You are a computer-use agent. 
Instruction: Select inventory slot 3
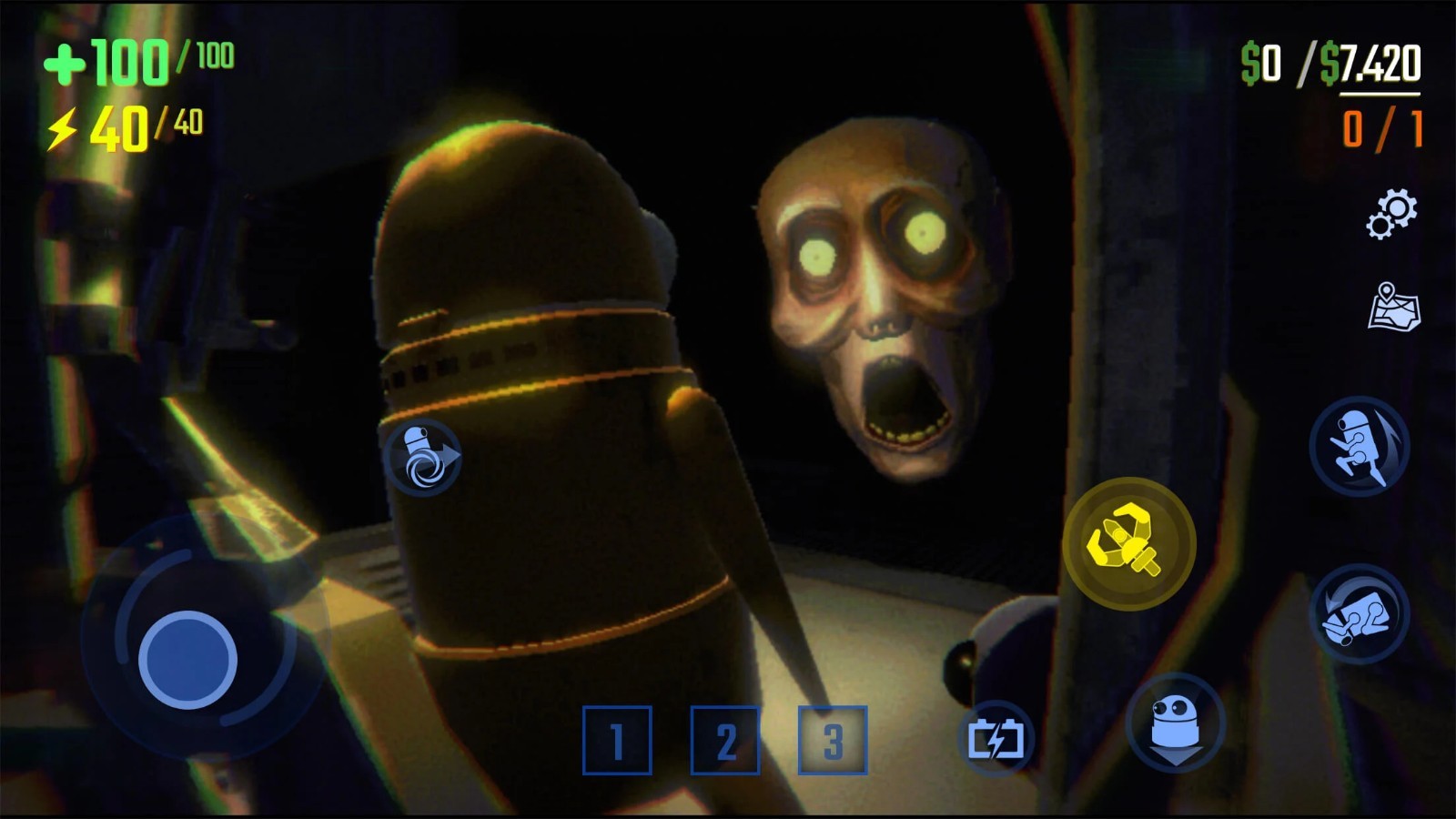[833, 740]
